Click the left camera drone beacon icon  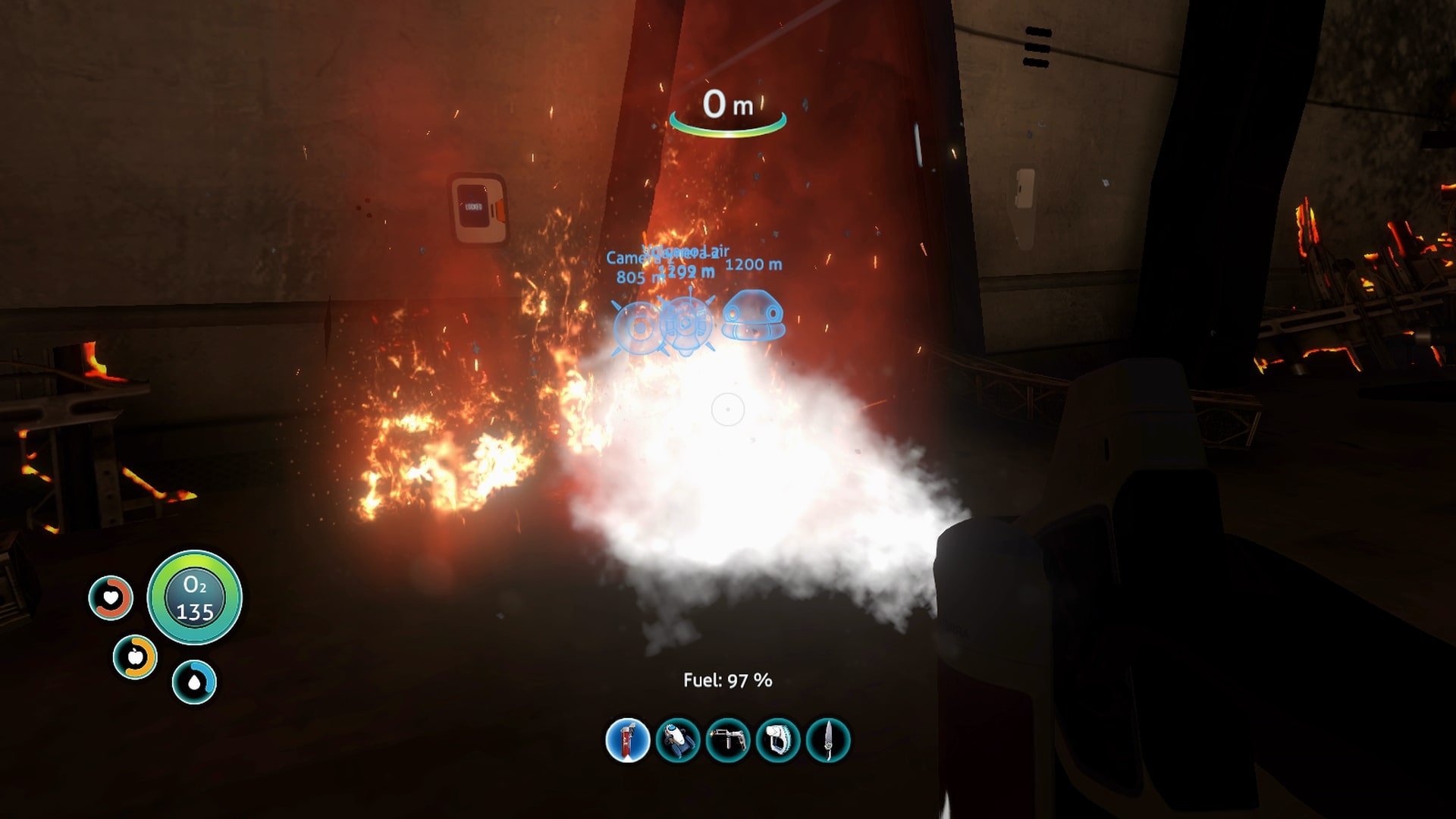coord(637,328)
